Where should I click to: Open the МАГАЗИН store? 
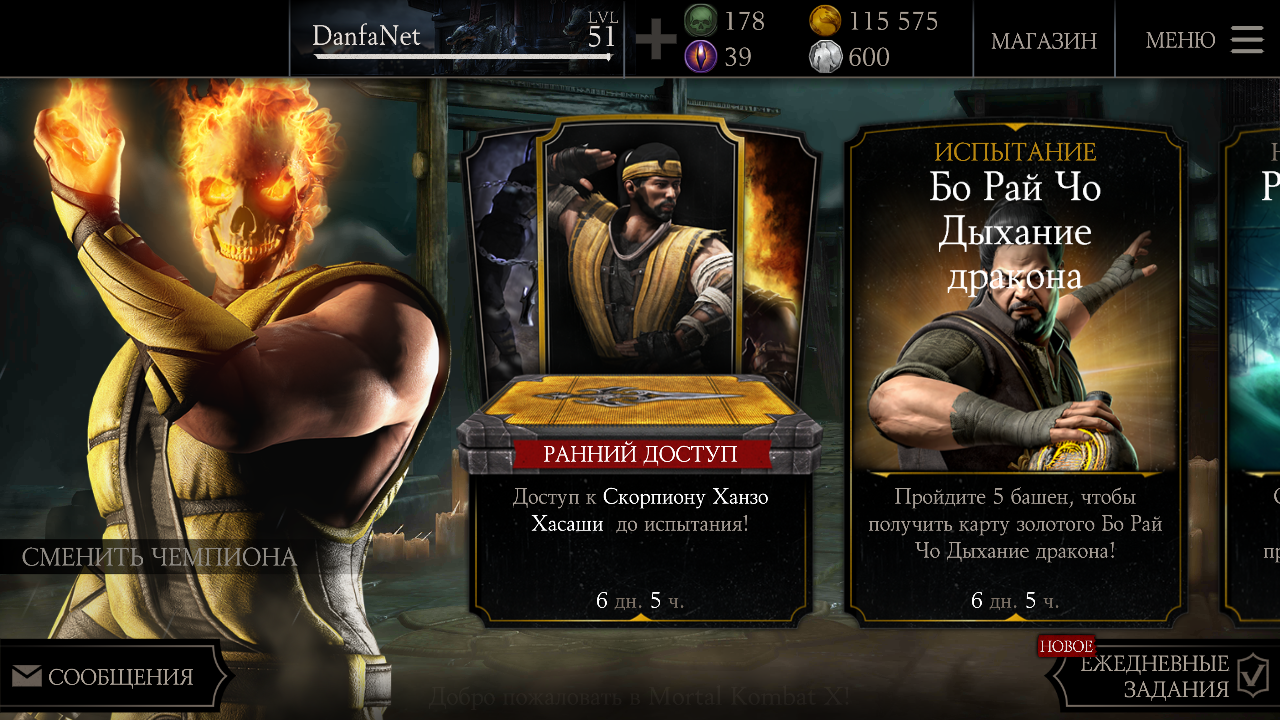tap(1043, 41)
